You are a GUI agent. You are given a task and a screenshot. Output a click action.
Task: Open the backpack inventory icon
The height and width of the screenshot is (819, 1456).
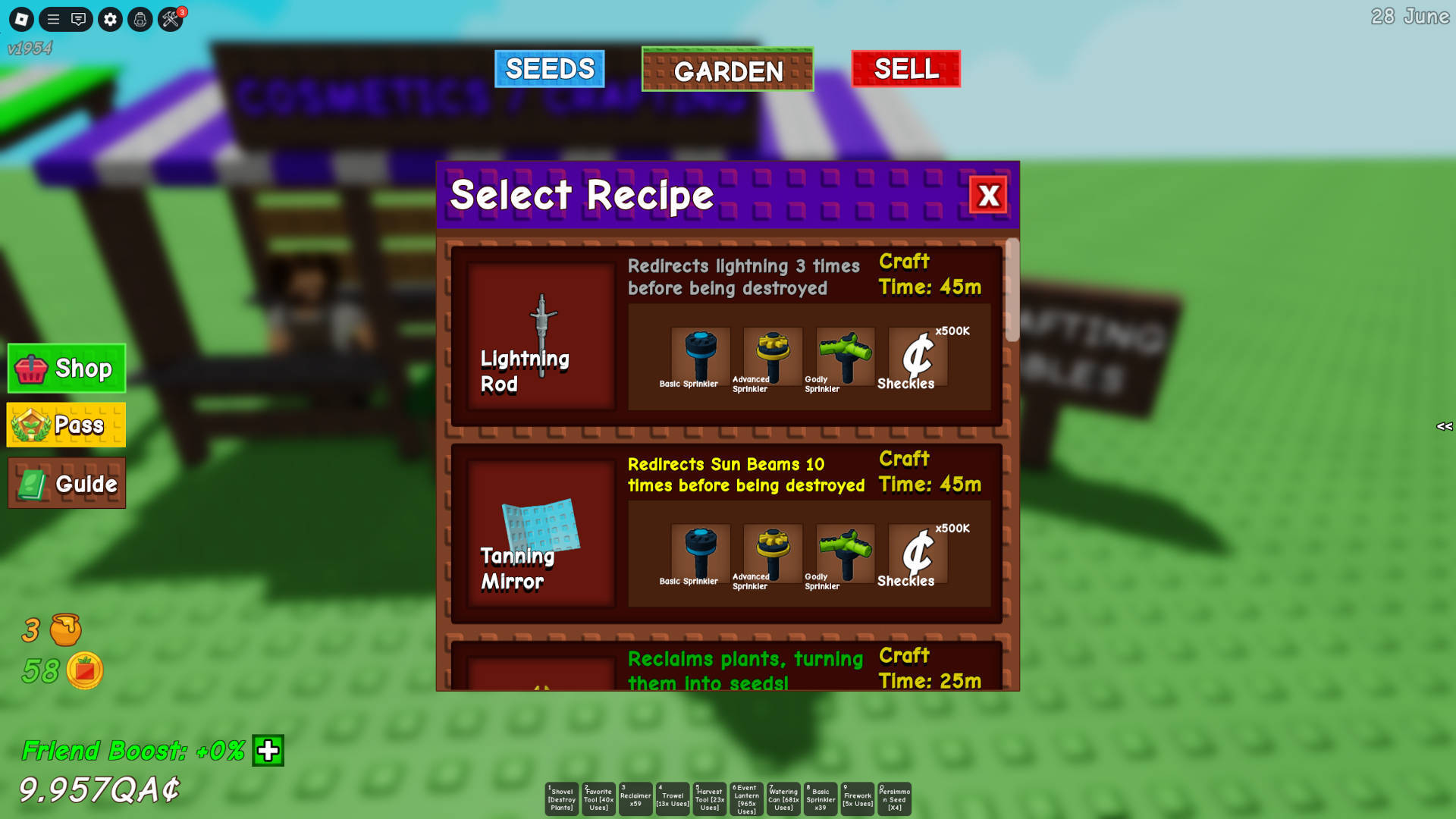(x=140, y=20)
